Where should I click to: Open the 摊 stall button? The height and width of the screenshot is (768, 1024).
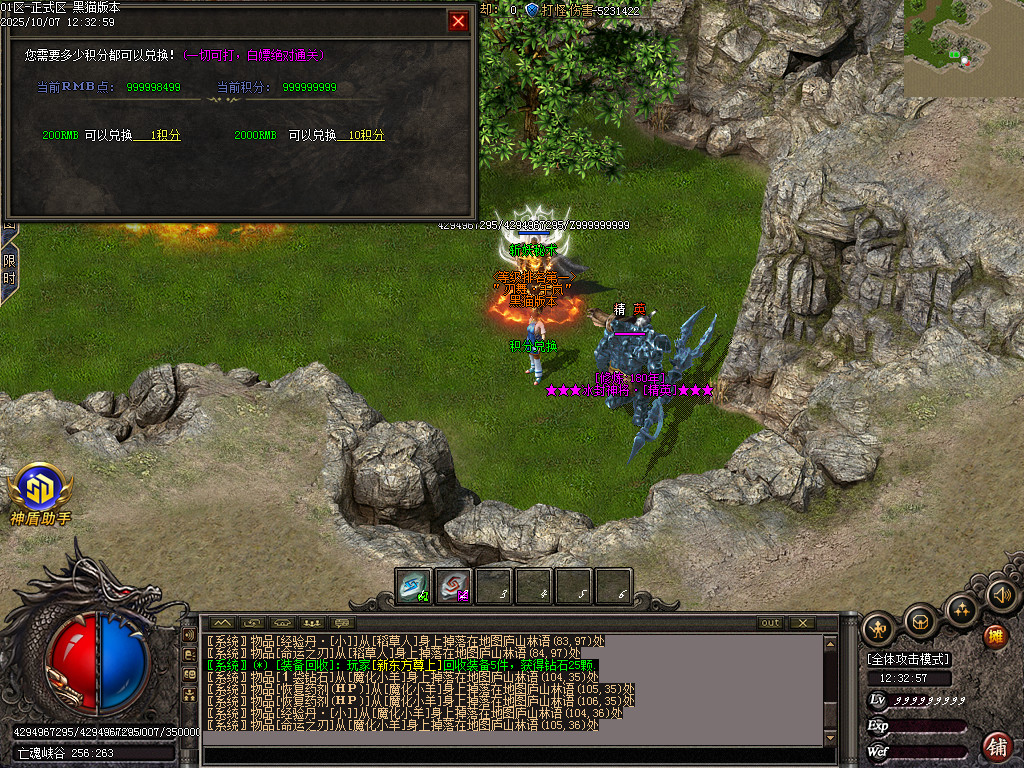coord(995,635)
